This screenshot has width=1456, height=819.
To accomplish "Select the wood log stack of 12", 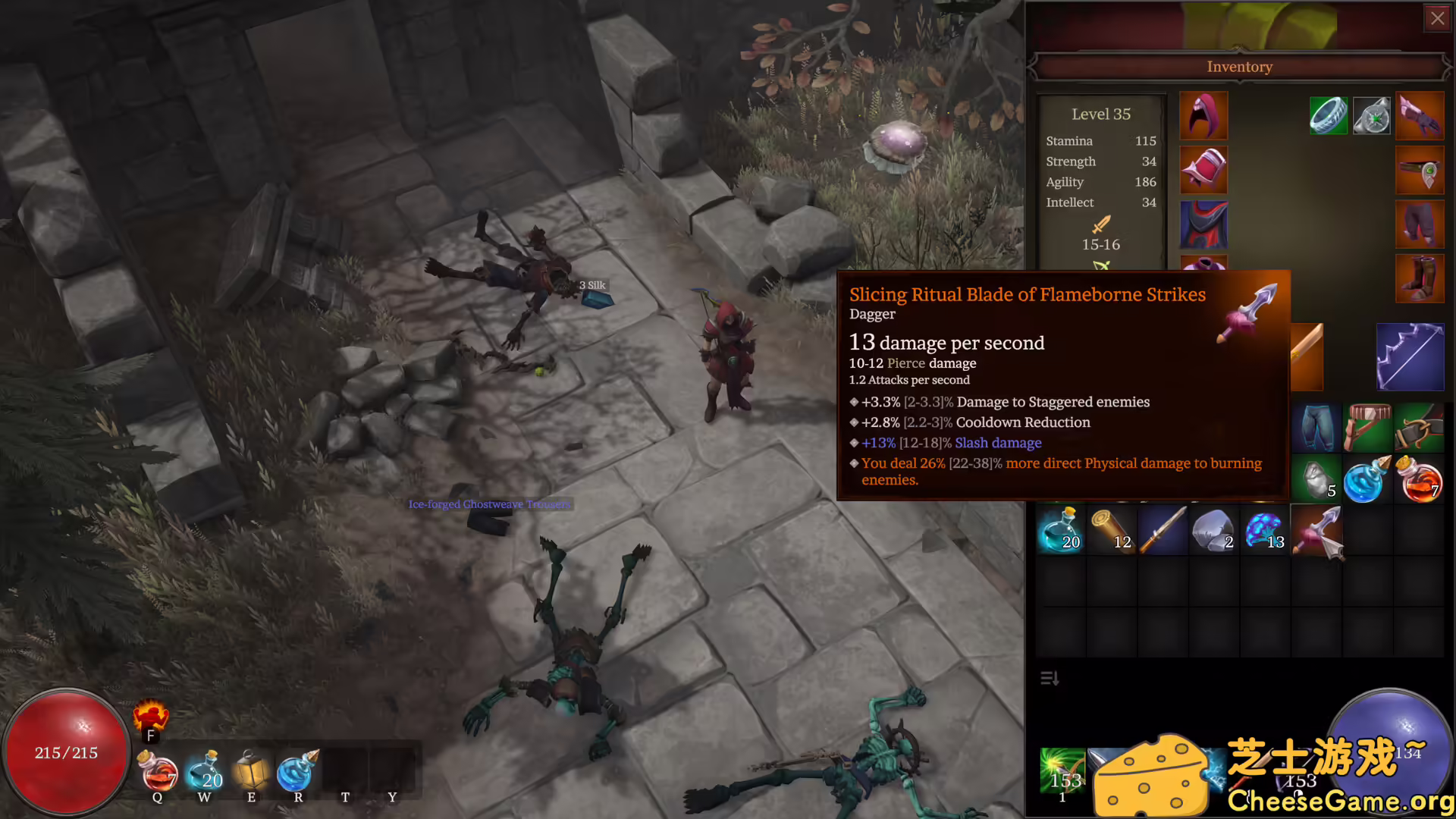I will [1111, 530].
